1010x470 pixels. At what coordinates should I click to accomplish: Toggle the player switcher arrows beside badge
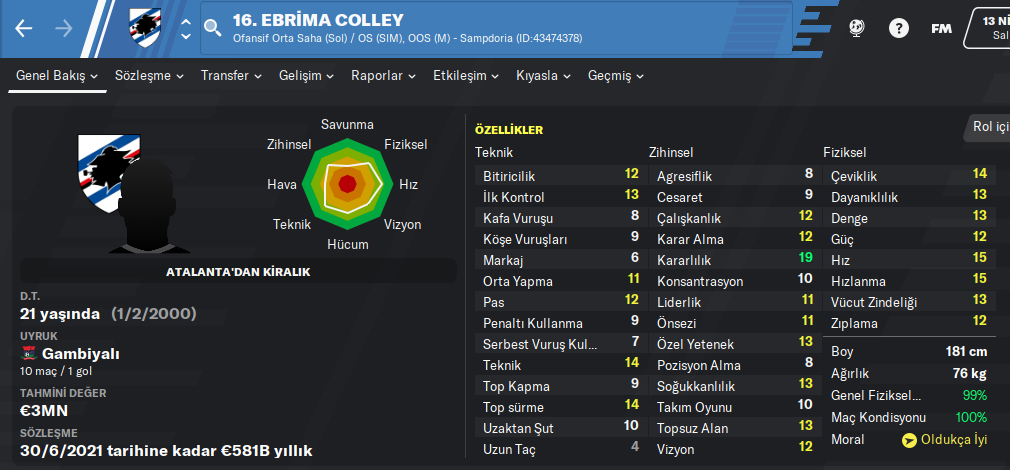point(185,28)
